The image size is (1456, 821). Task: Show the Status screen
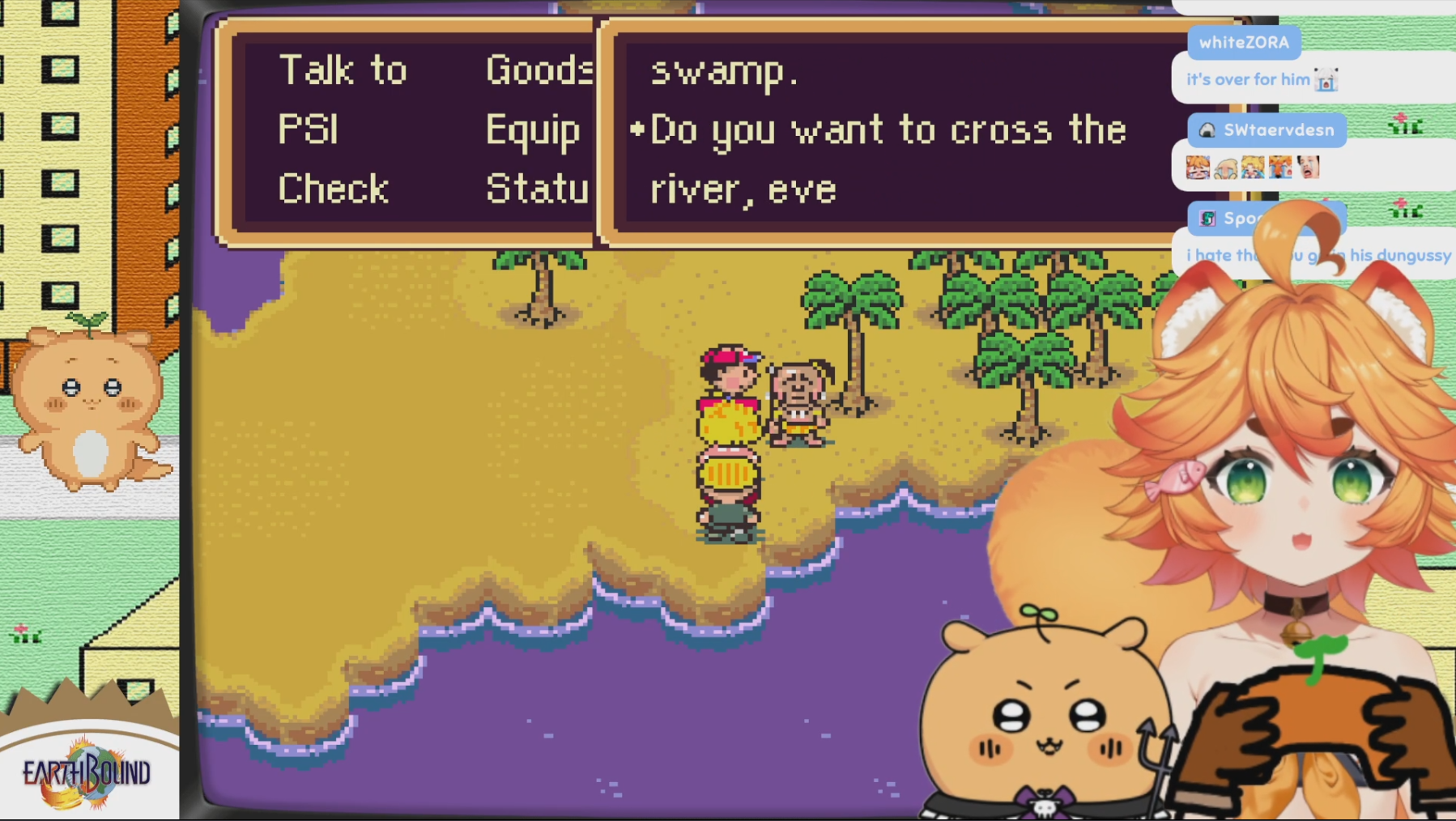tap(537, 189)
